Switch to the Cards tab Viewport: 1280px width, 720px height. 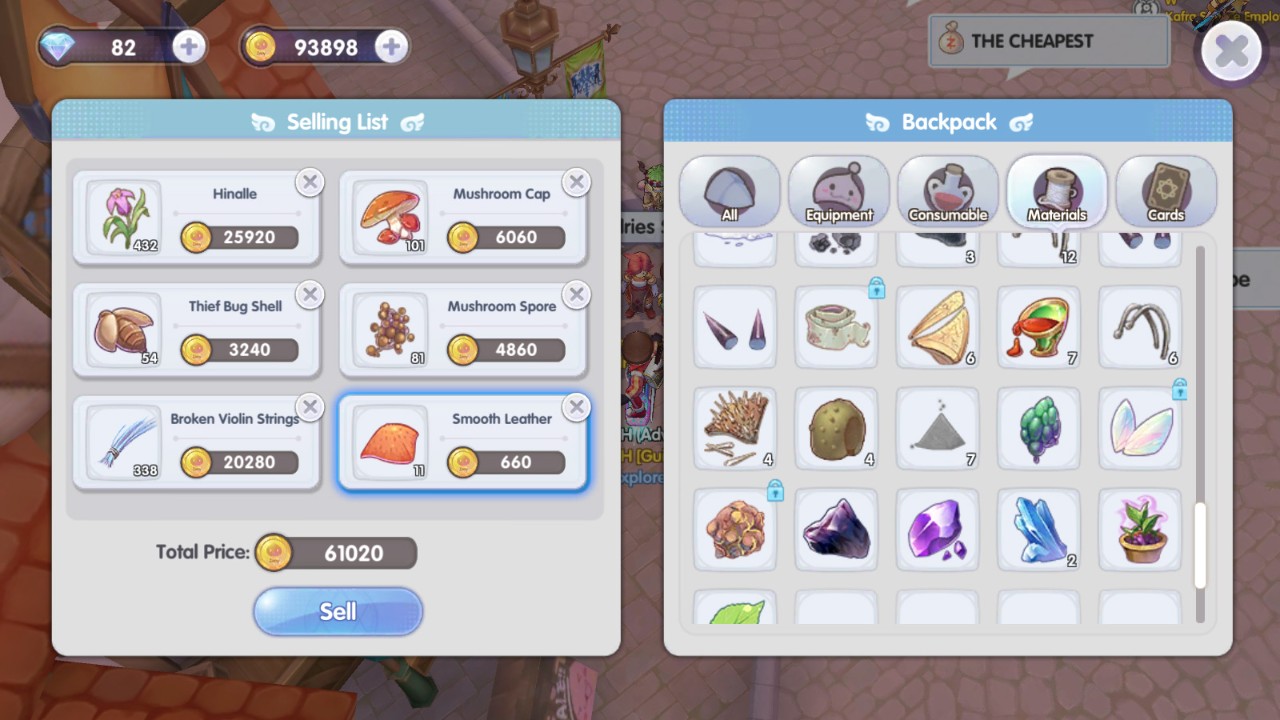[x=1166, y=191]
